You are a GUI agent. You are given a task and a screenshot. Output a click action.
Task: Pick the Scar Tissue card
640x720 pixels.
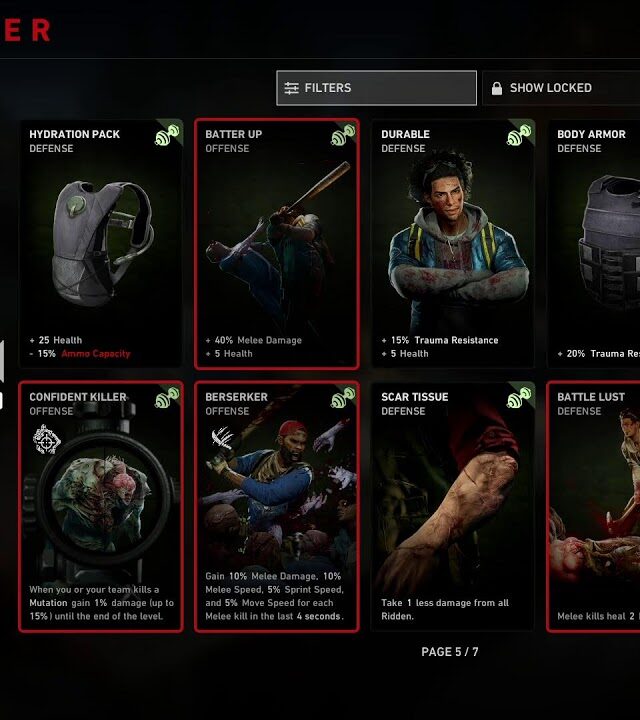point(453,507)
